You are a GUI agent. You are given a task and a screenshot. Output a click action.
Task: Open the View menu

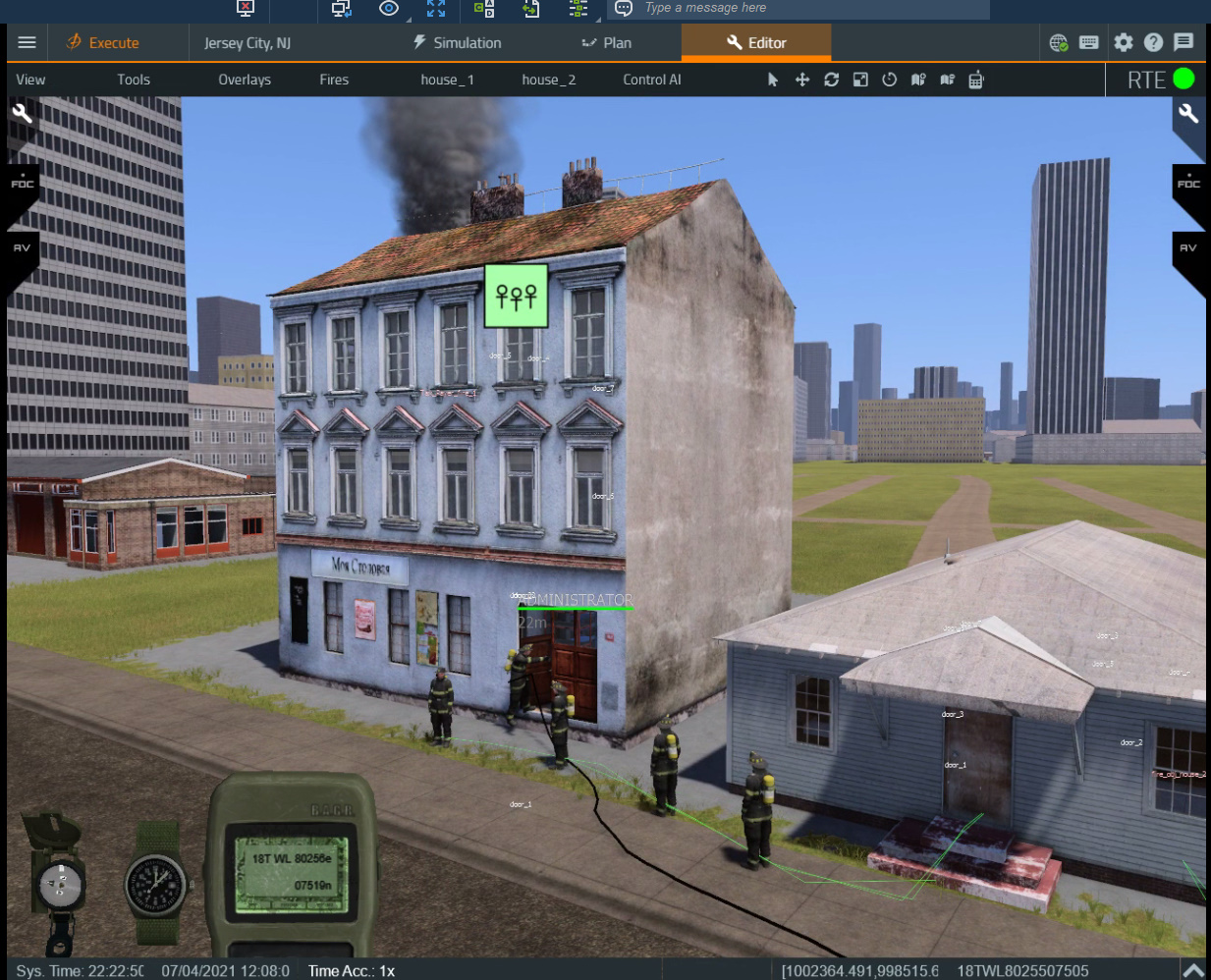(x=30, y=80)
